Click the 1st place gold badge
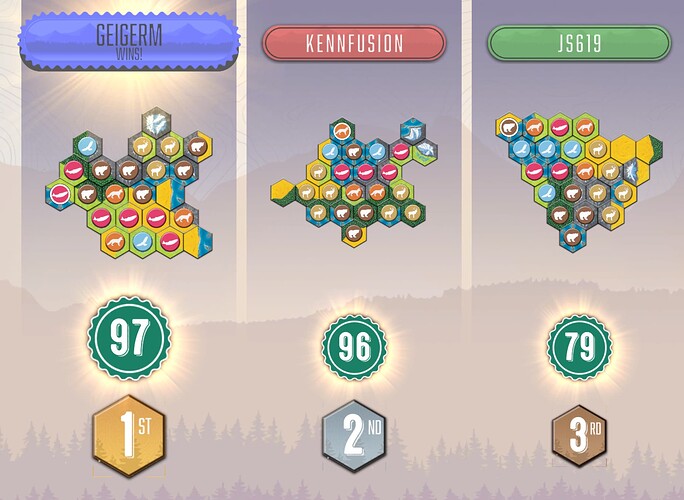The image size is (684, 500). coord(129,435)
